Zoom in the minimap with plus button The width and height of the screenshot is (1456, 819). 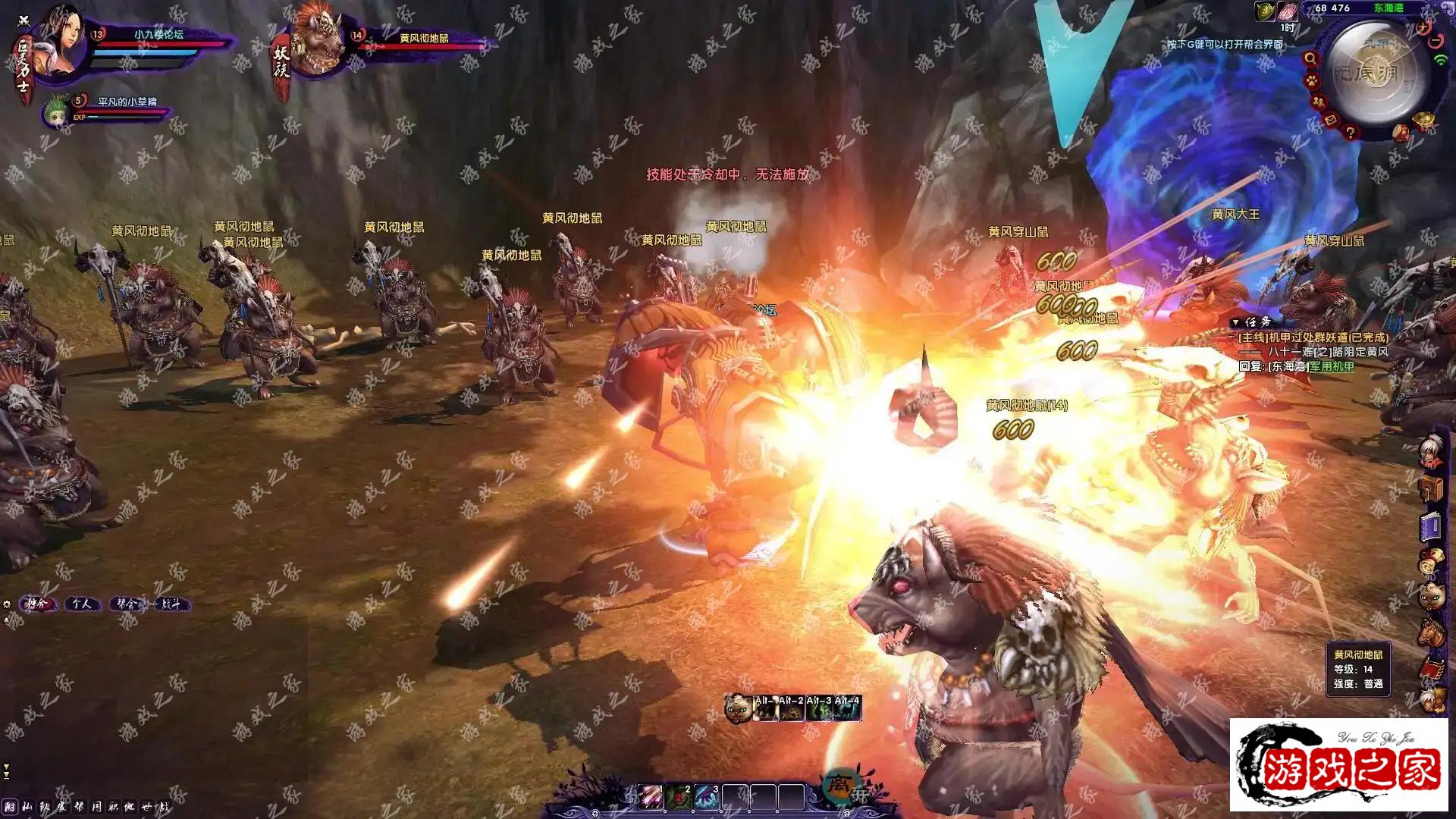[x=1423, y=28]
